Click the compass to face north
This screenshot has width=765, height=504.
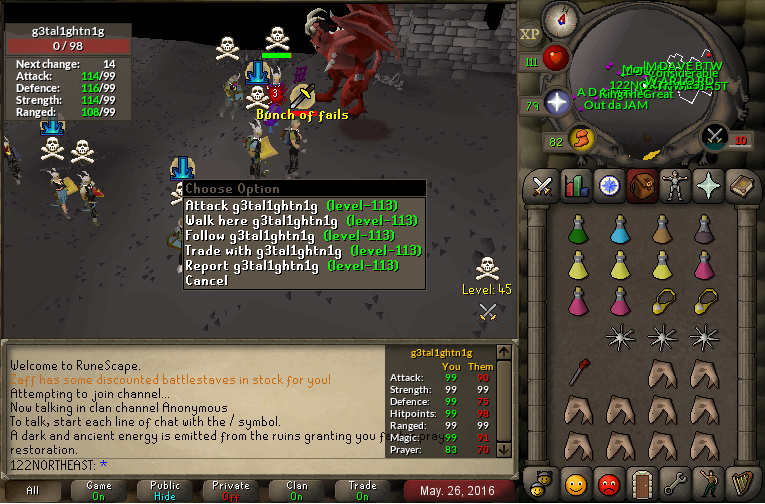[559, 19]
